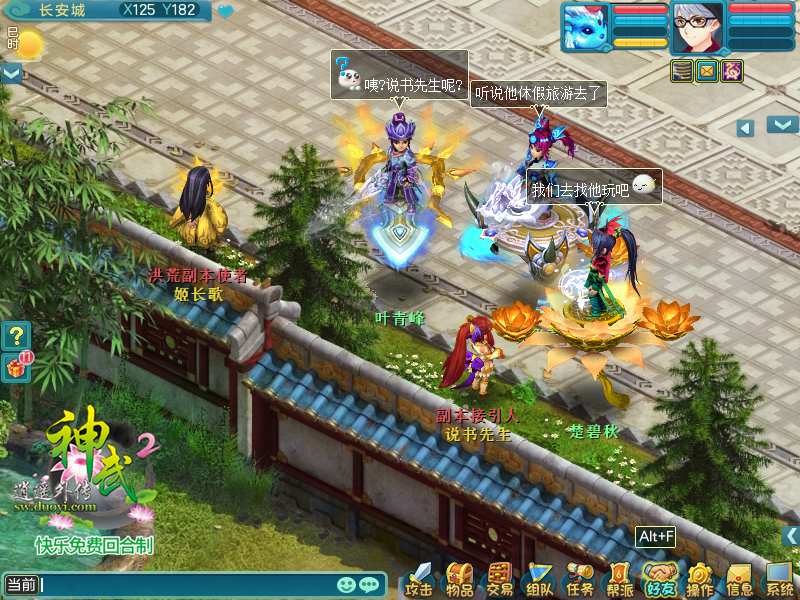
Task: Open the 操作 (Actions) gear button
Action: [x=700, y=579]
